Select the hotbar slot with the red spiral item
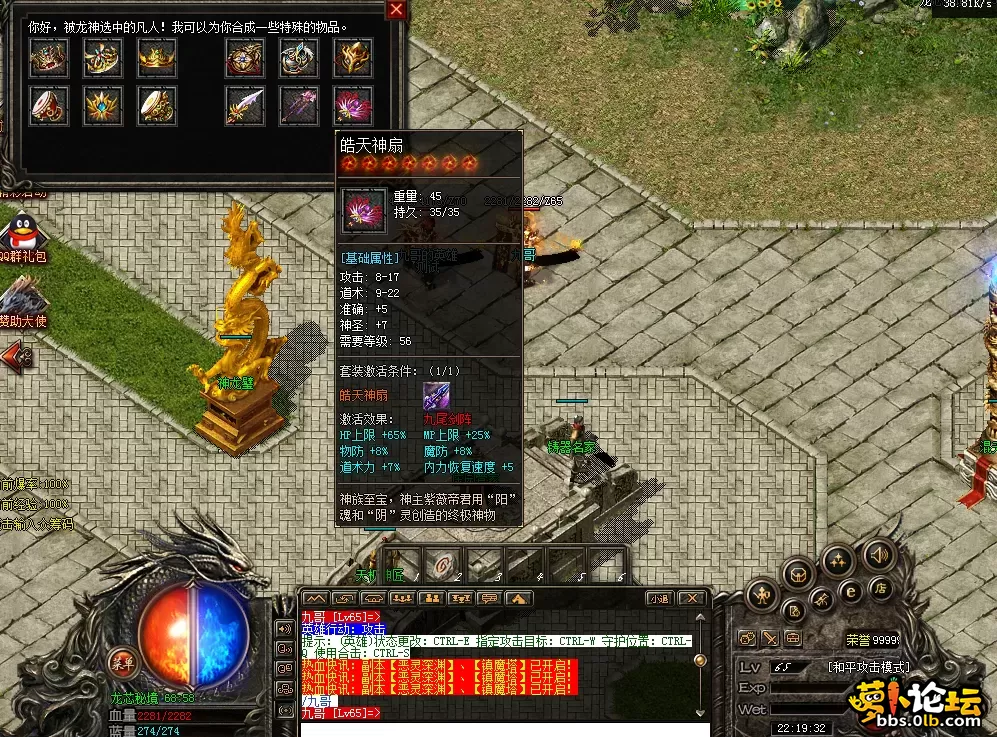 (x=441, y=565)
